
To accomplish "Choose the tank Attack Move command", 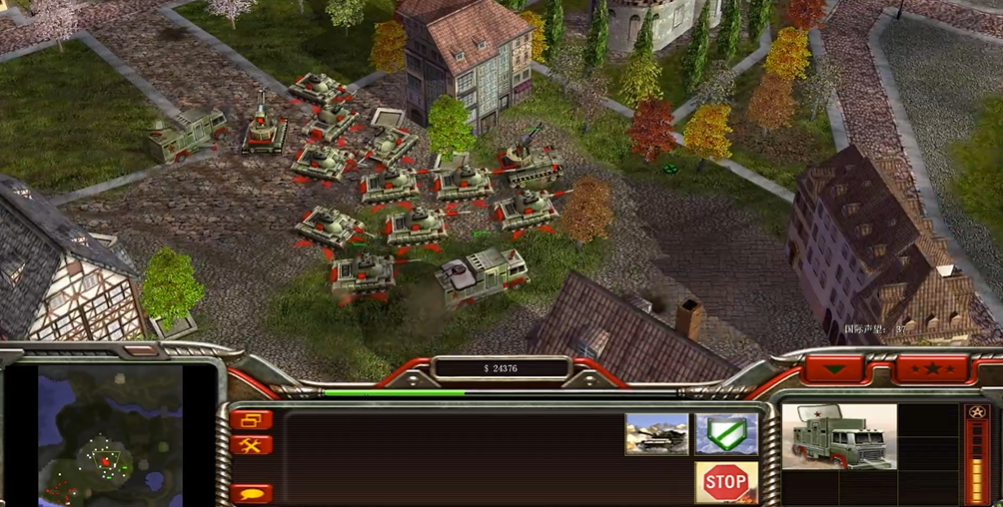I will pos(657,434).
